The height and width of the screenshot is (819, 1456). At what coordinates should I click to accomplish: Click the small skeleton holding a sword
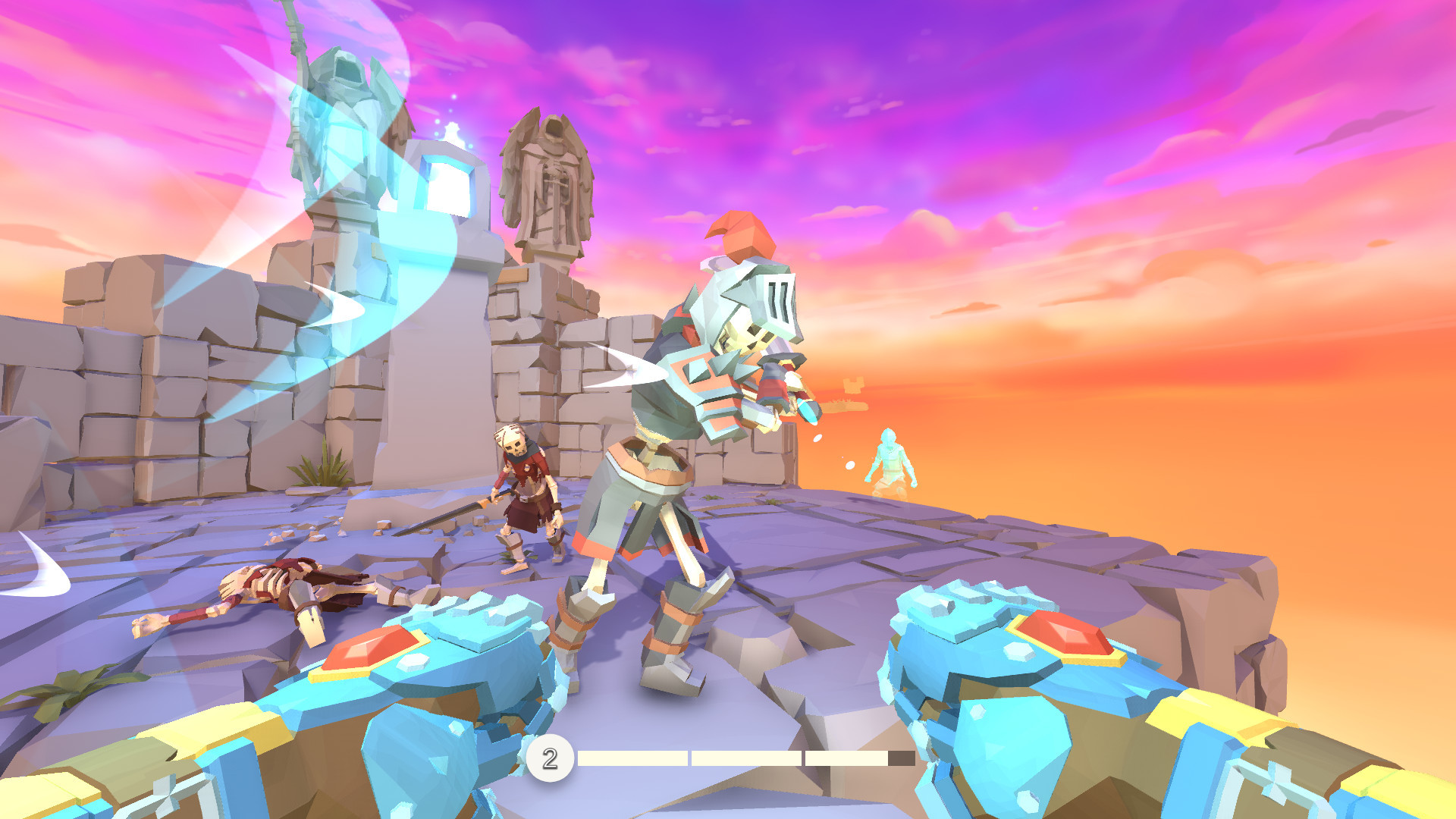[x=523, y=493]
